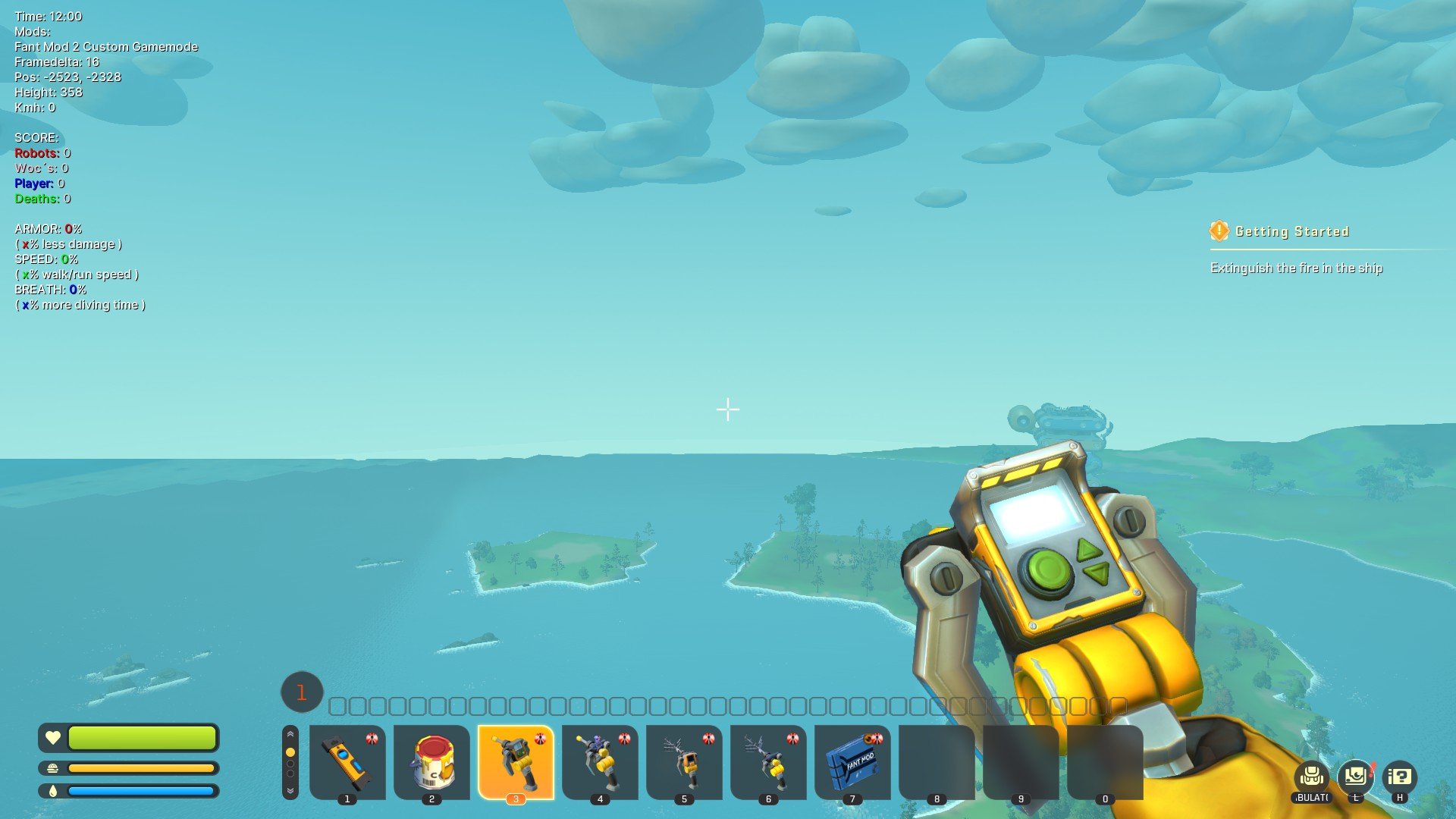
Task: Show the handbook help icon
Action: 1399,777
